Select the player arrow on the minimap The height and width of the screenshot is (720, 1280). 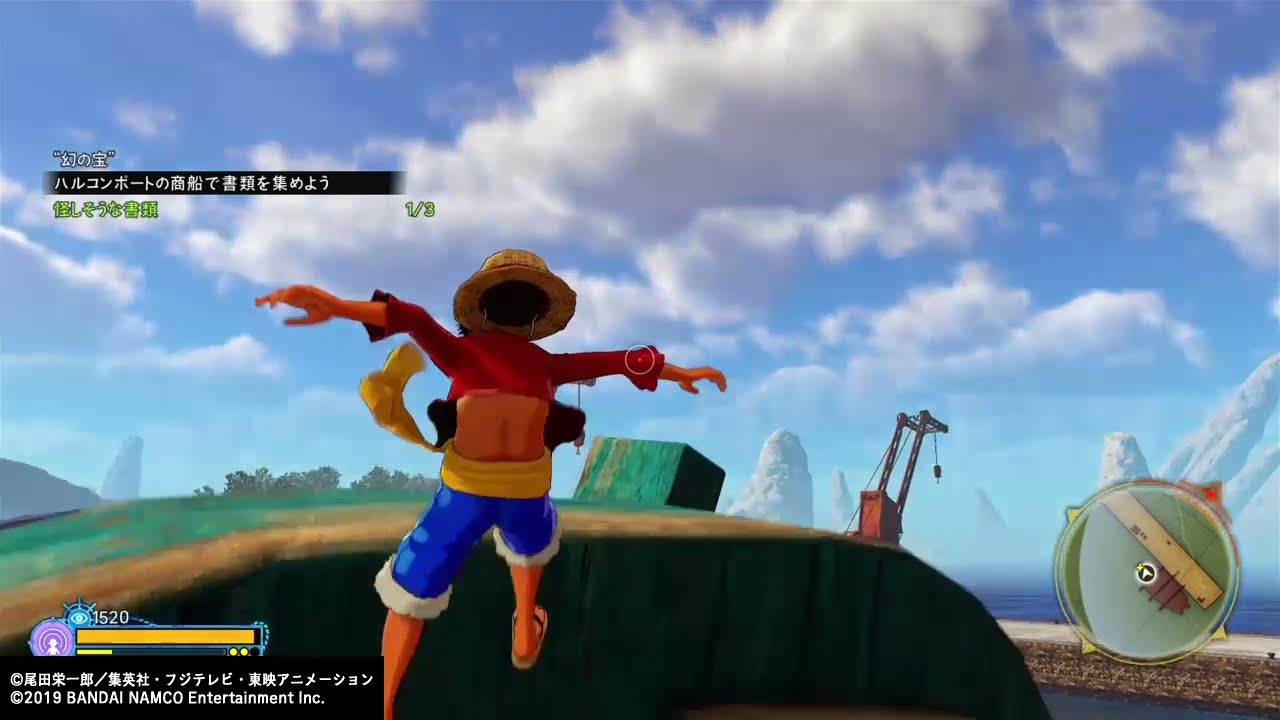coord(1146,573)
